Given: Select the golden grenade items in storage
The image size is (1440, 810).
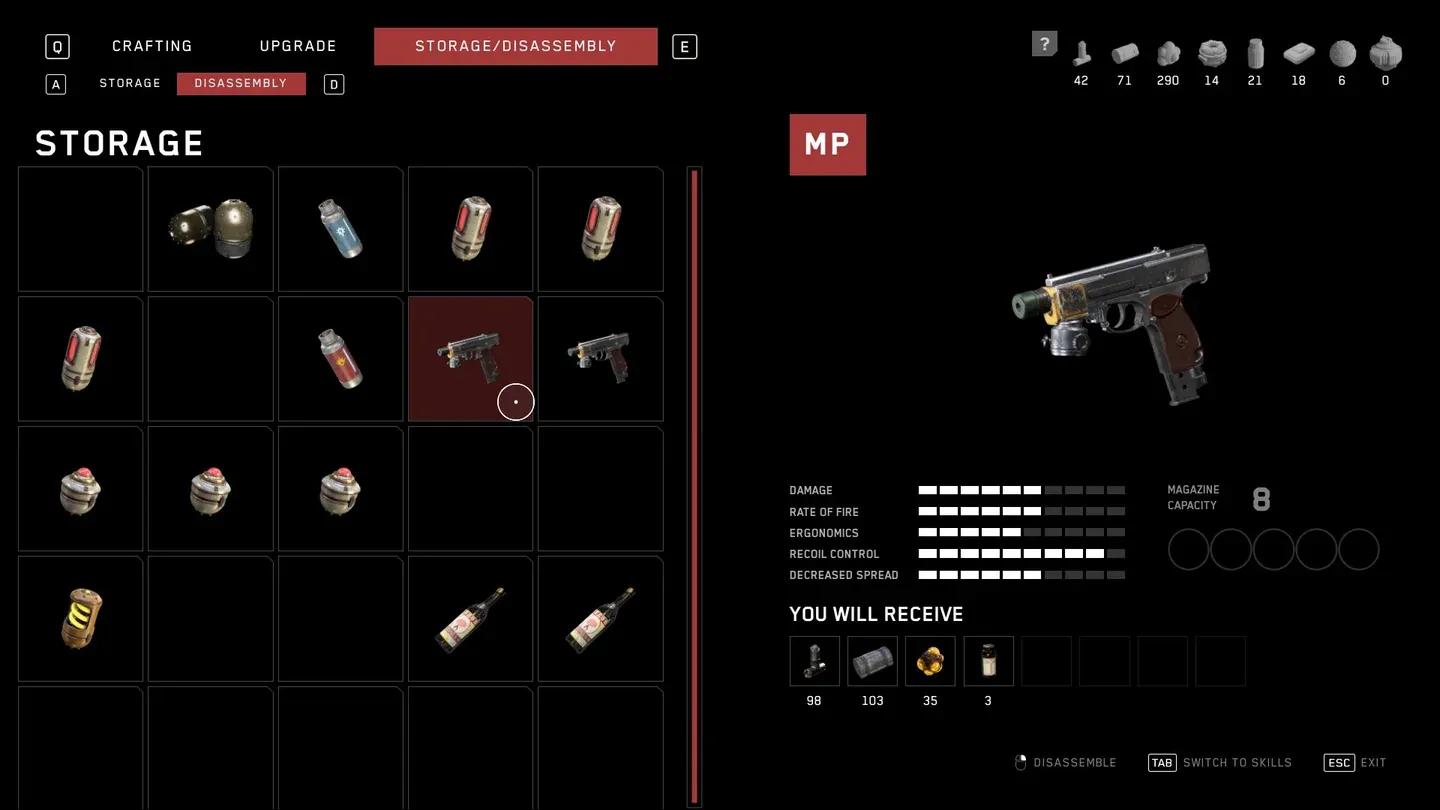Looking at the screenshot, I should (x=210, y=228).
